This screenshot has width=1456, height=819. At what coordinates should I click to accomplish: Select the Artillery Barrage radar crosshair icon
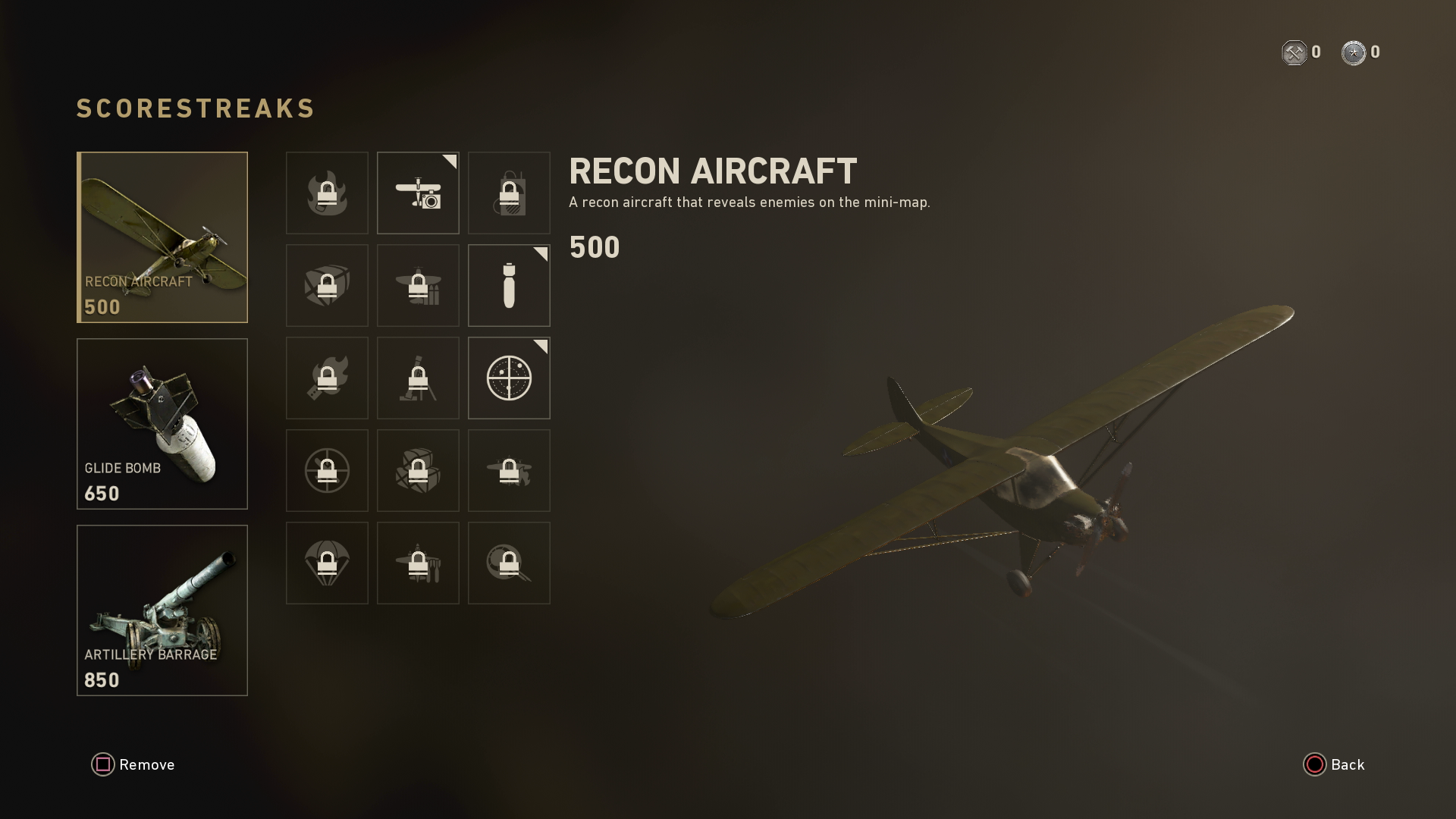(x=509, y=378)
